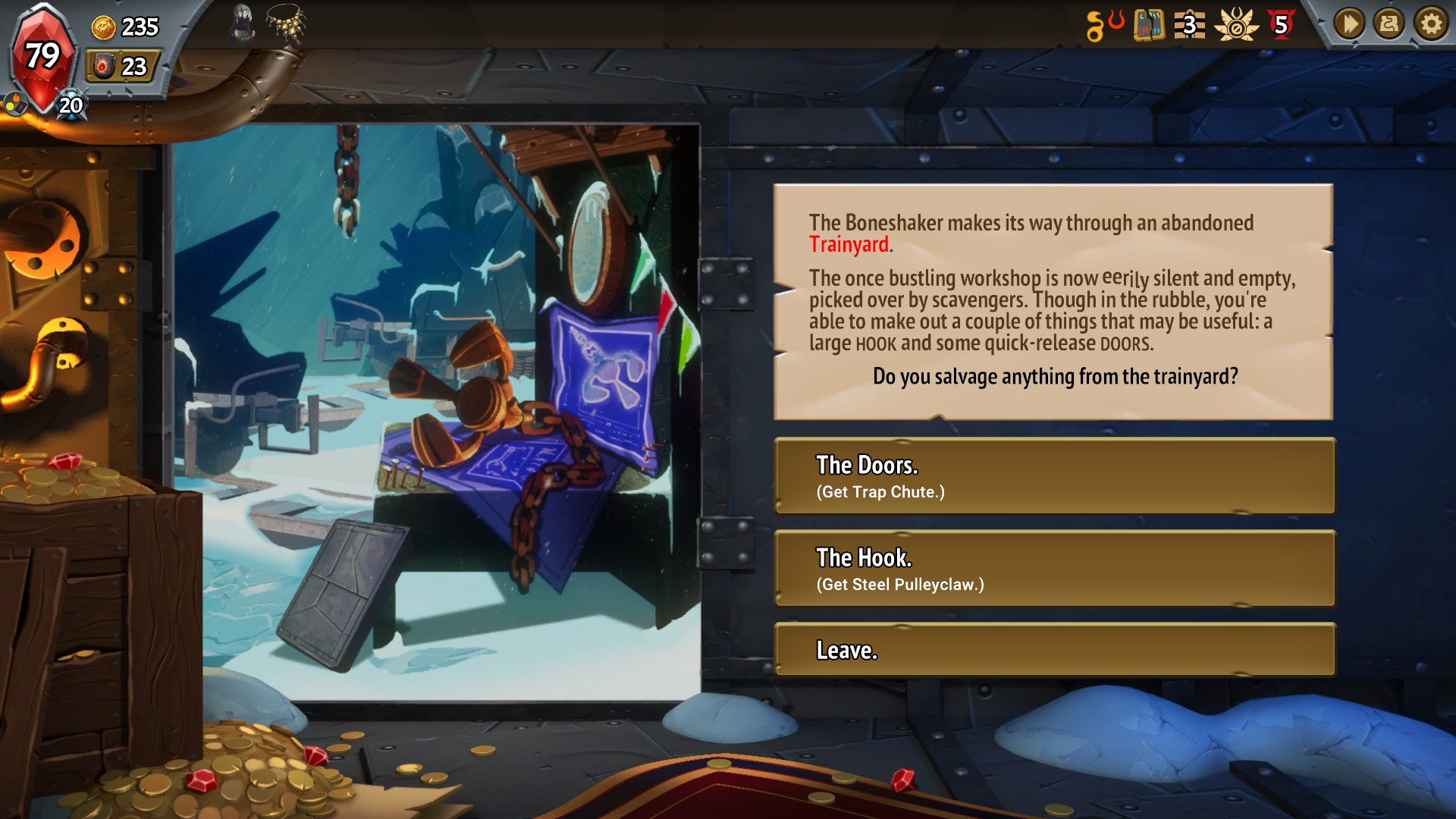Open the three-orb unit upgrades icon
The image size is (1456, 819).
(x=14, y=105)
